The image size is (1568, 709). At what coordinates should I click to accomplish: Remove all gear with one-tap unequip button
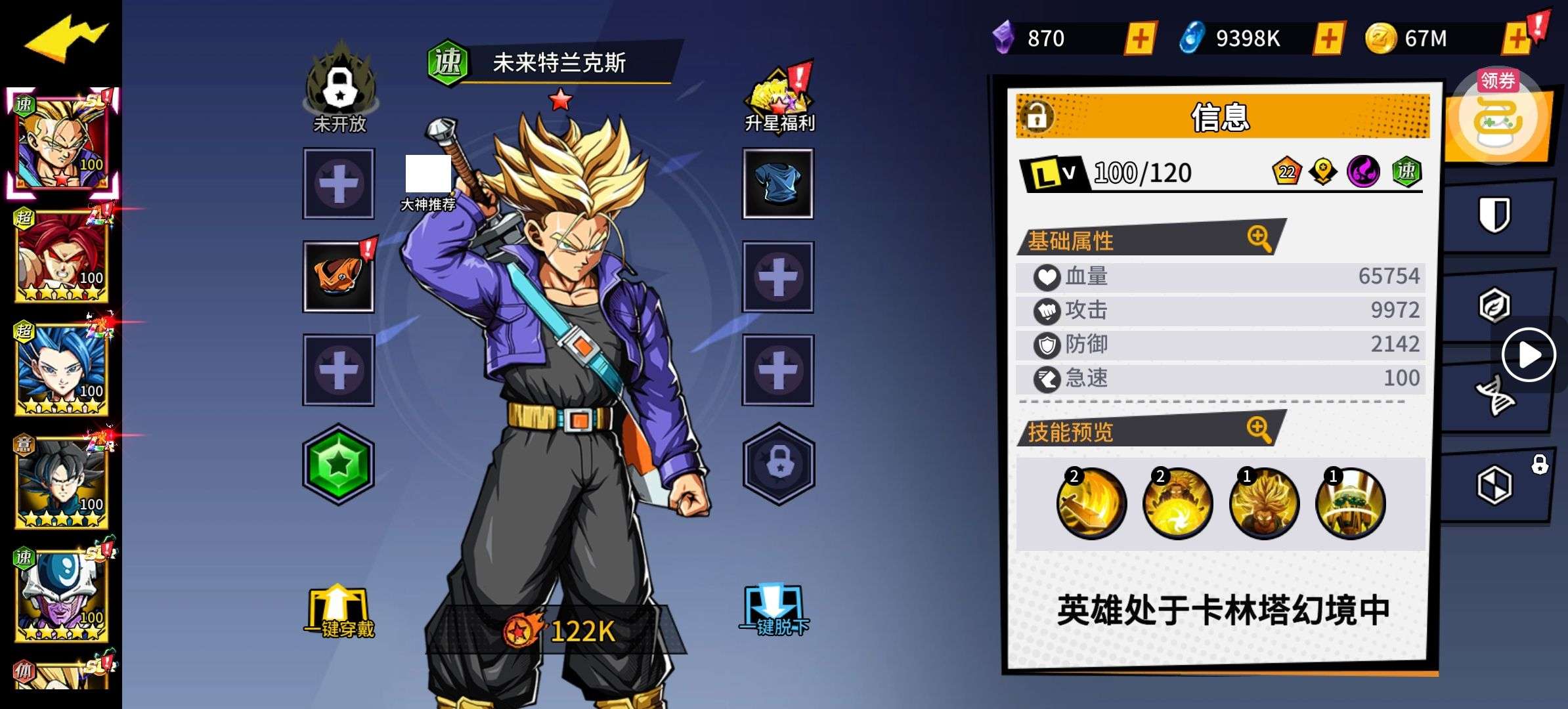[774, 612]
